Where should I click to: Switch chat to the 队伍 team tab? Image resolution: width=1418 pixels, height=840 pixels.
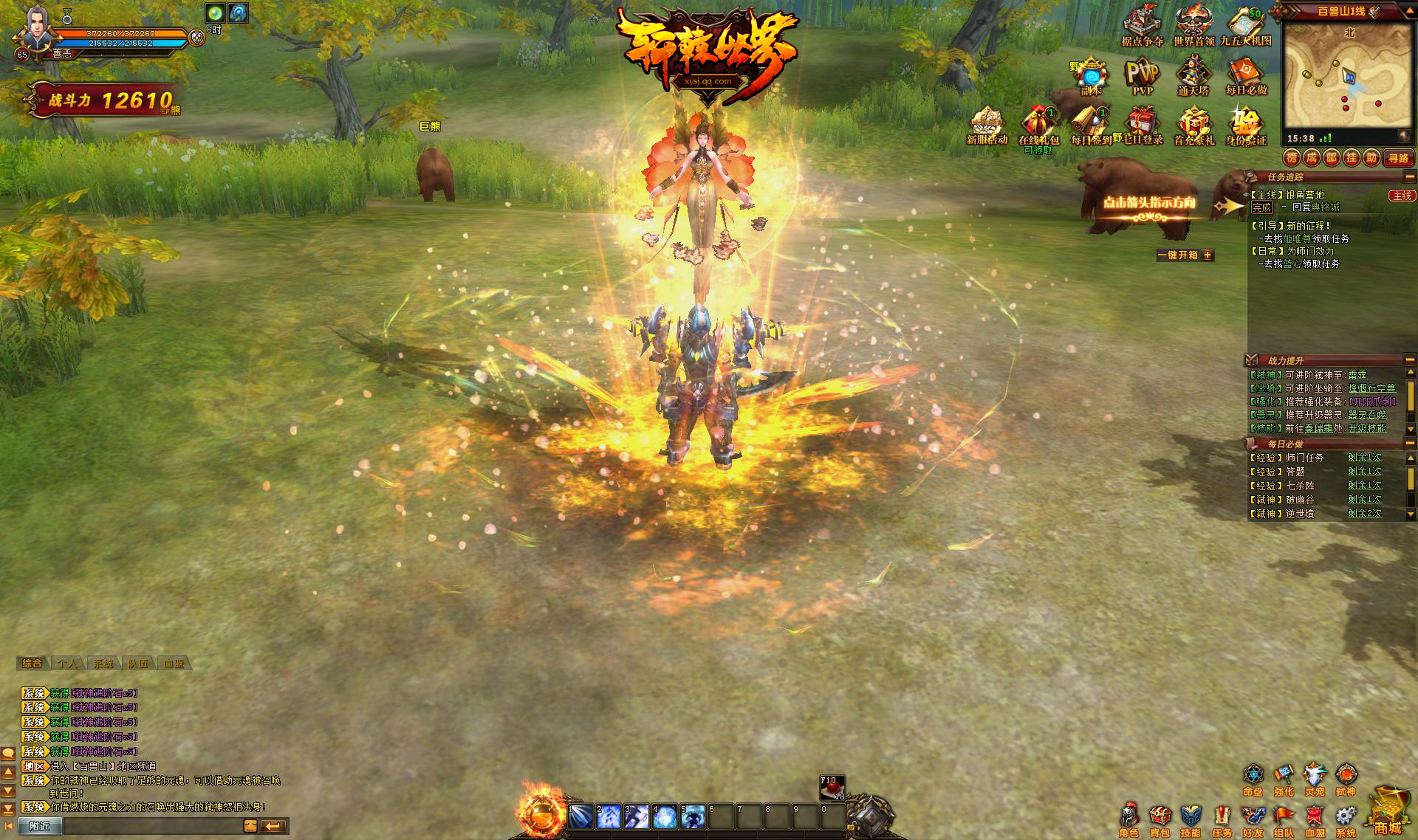pyautogui.click(x=139, y=664)
